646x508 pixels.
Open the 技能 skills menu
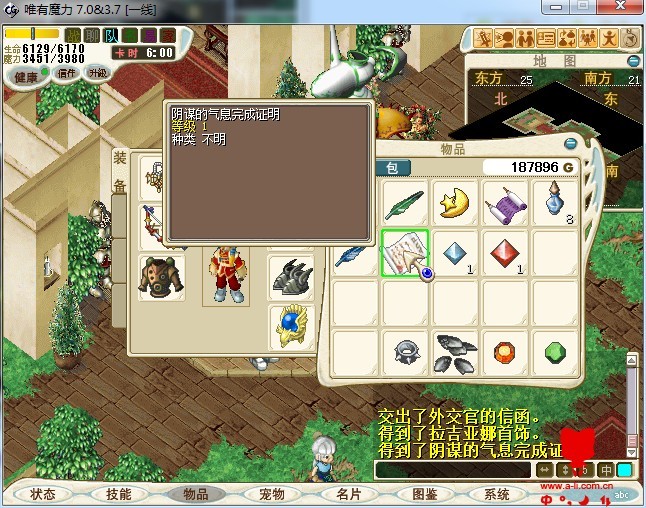(118, 493)
